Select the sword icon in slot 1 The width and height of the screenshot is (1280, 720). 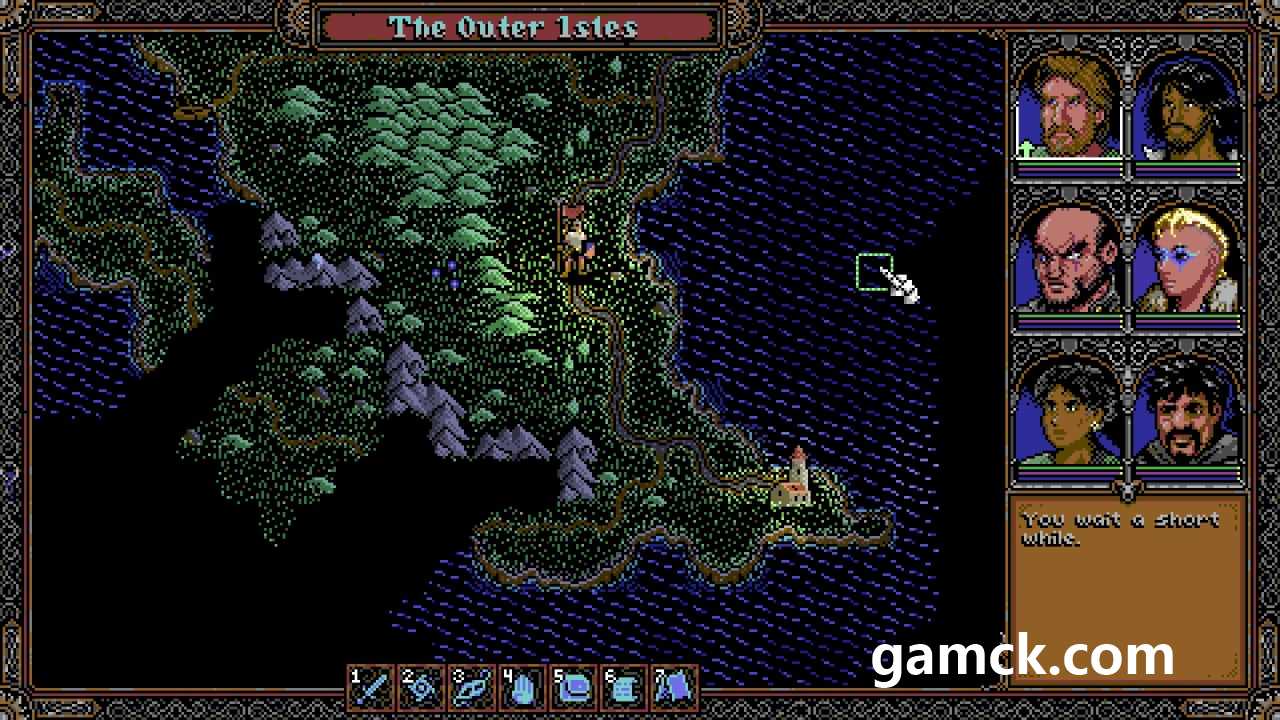tap(372, 688)
